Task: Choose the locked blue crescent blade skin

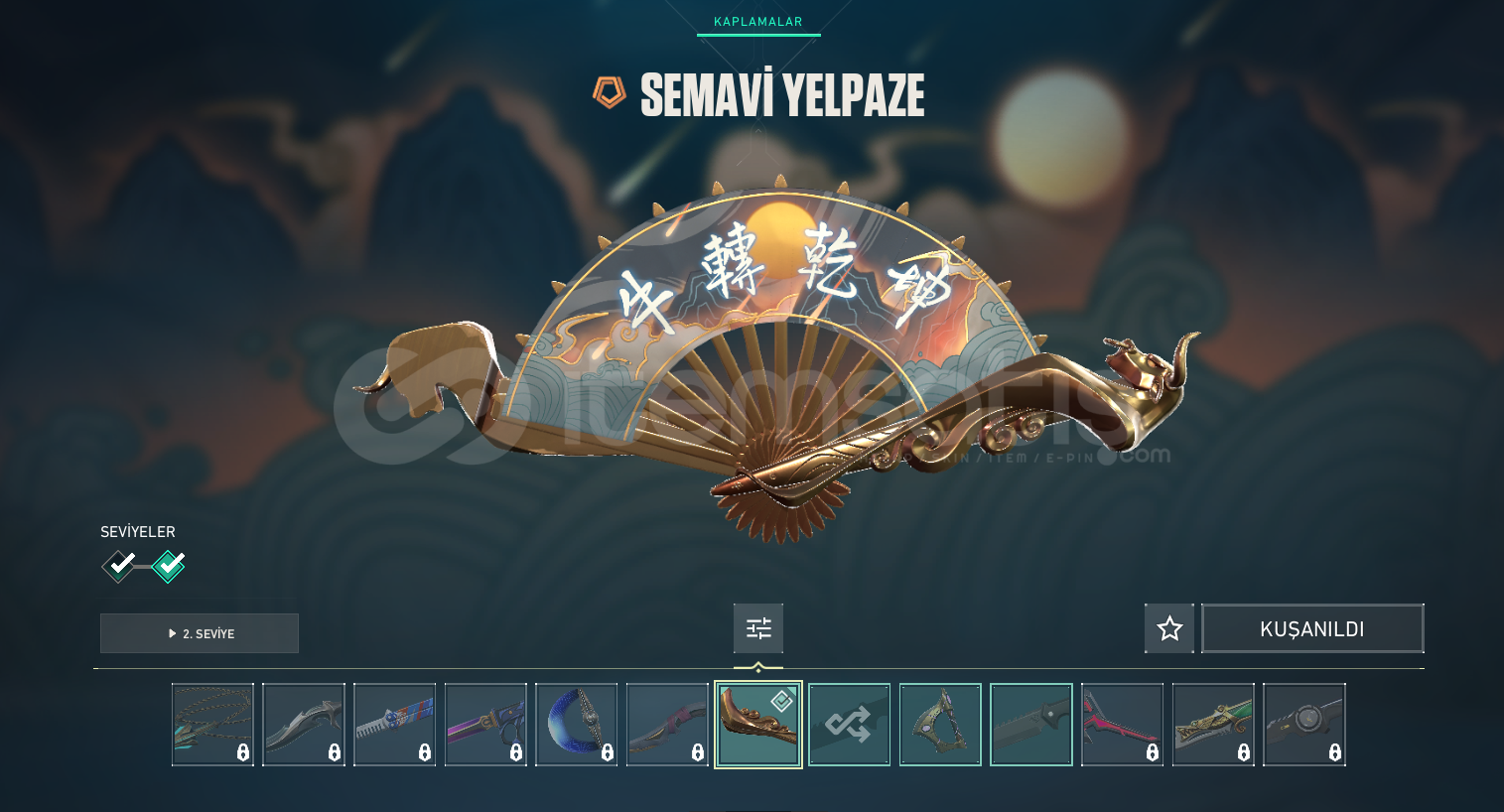Action: click(x=577, y=725)
